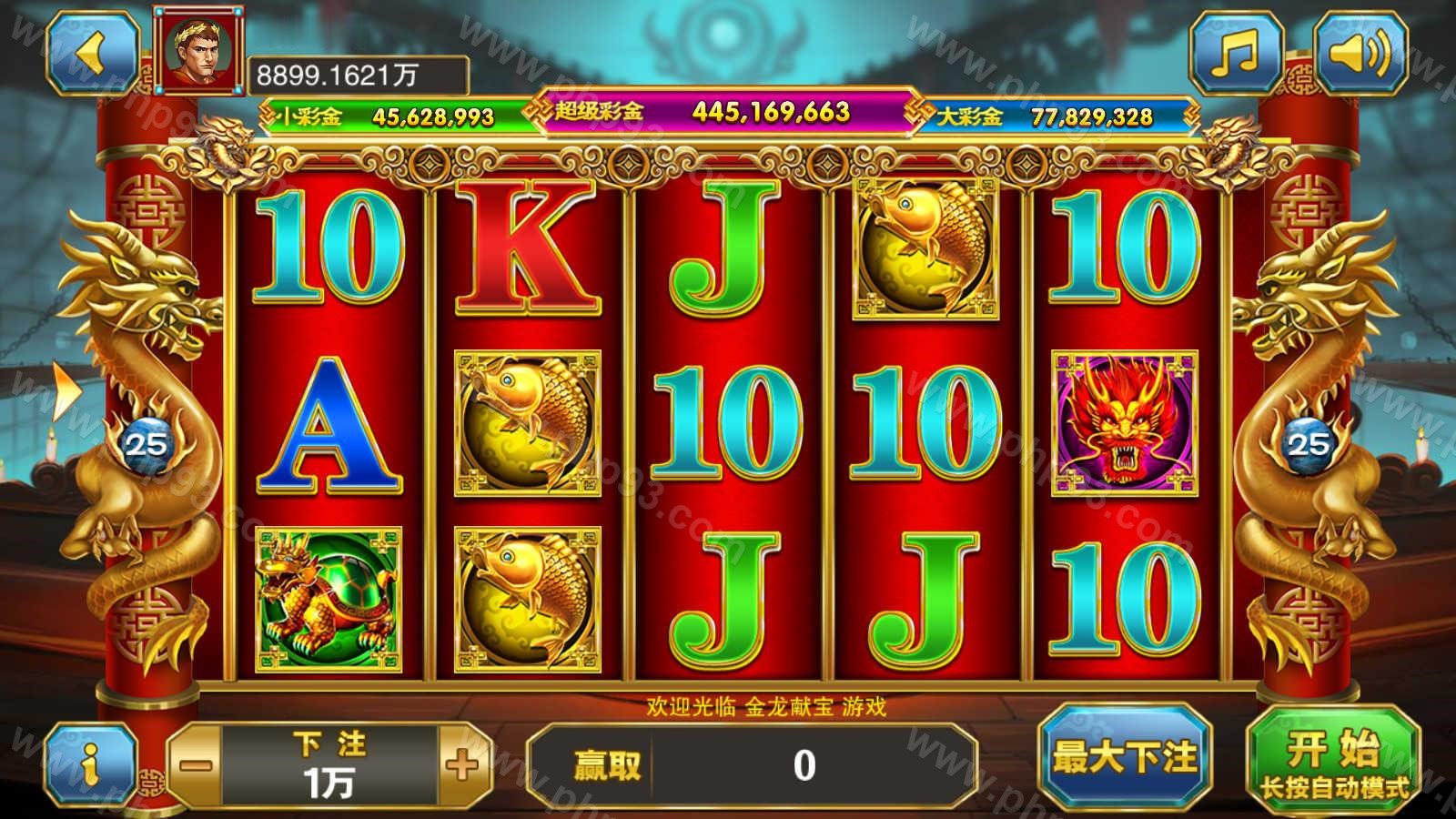
Task: Toggle the background music button
Action: tap(1236, 54)
